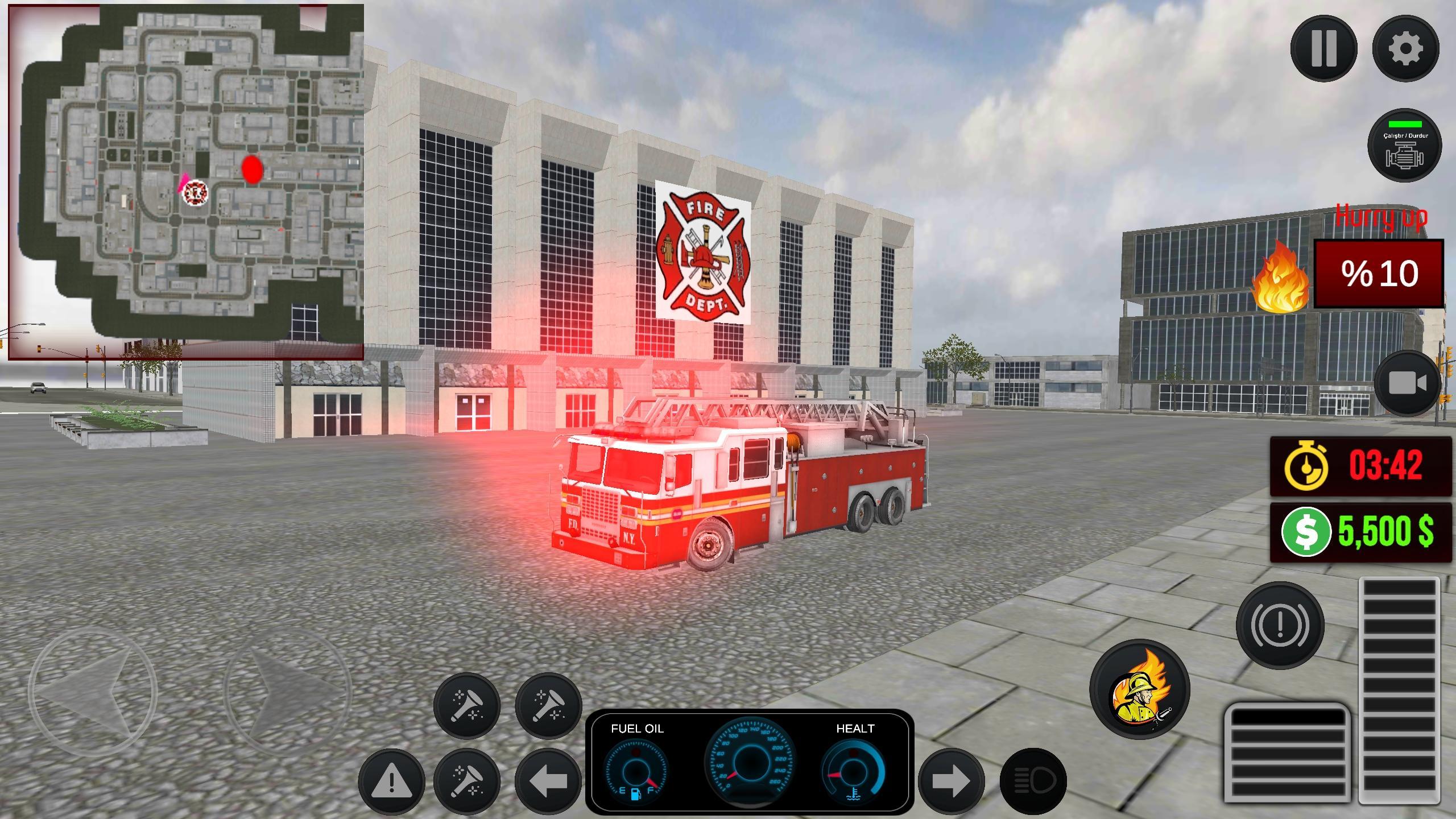Click the red fire marker on the minimap
This screenshot has width=1456, height=819.
(252, 169)
